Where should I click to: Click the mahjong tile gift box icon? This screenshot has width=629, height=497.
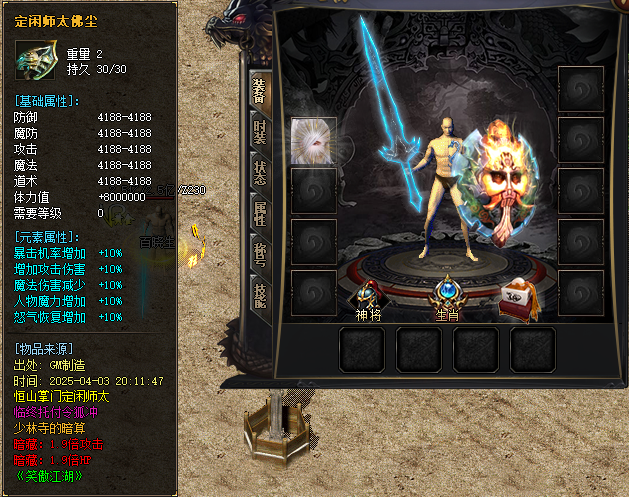click(x=516, y=296)
